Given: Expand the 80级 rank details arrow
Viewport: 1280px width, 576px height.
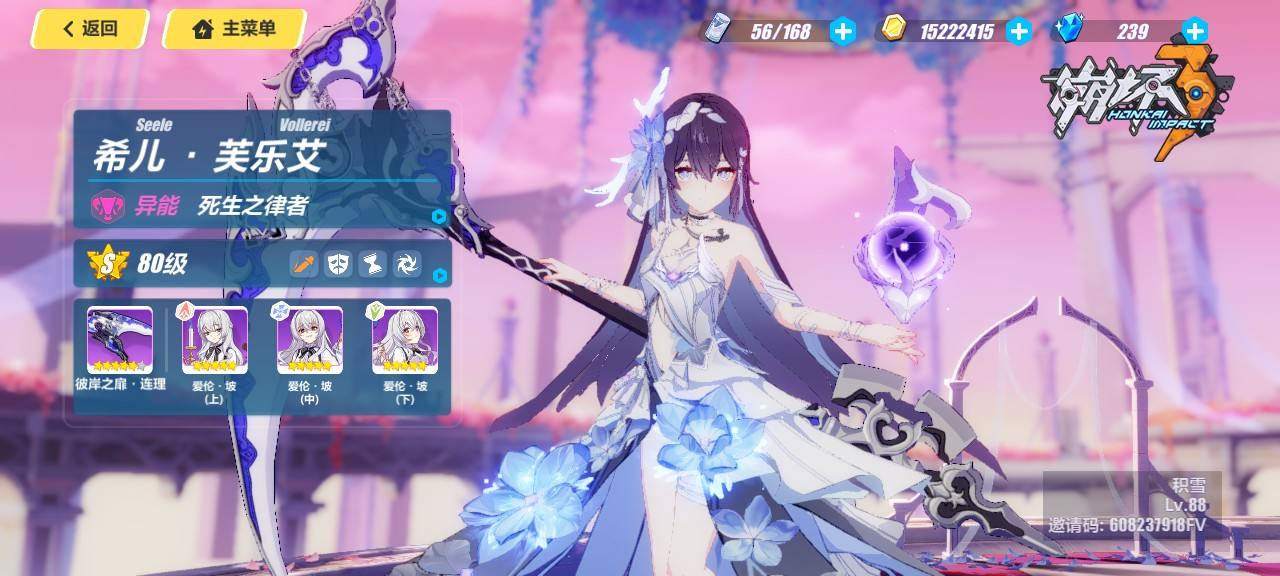Looking at the screenshot, I should coord(439,275).
